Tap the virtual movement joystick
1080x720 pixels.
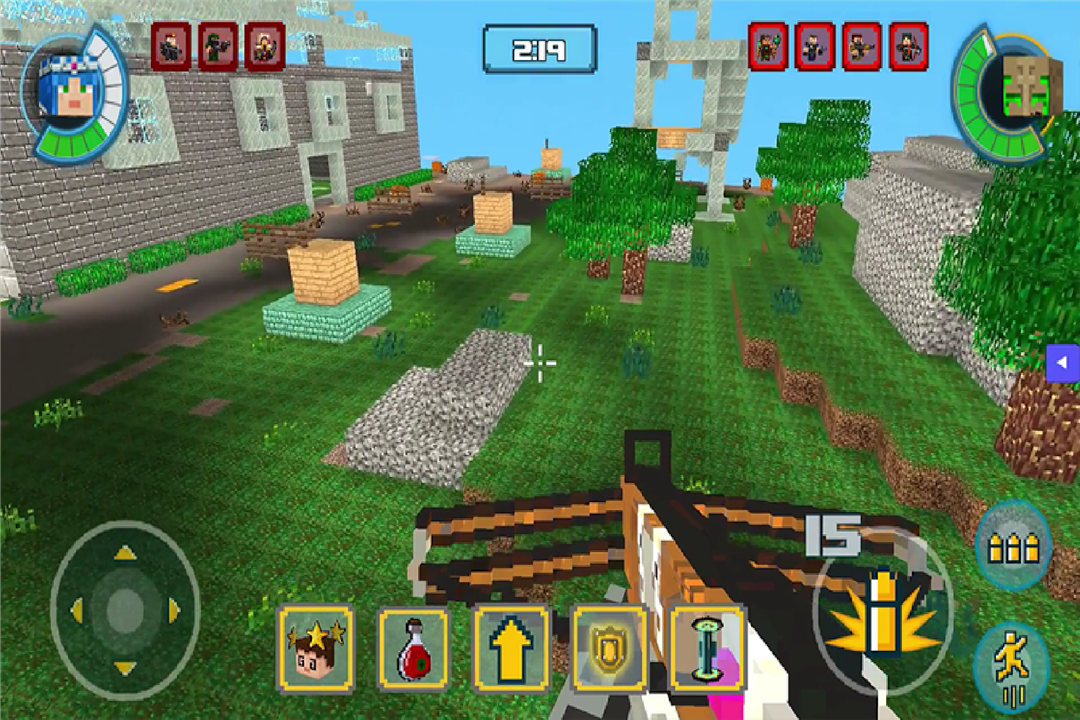[x=125, y=609]
